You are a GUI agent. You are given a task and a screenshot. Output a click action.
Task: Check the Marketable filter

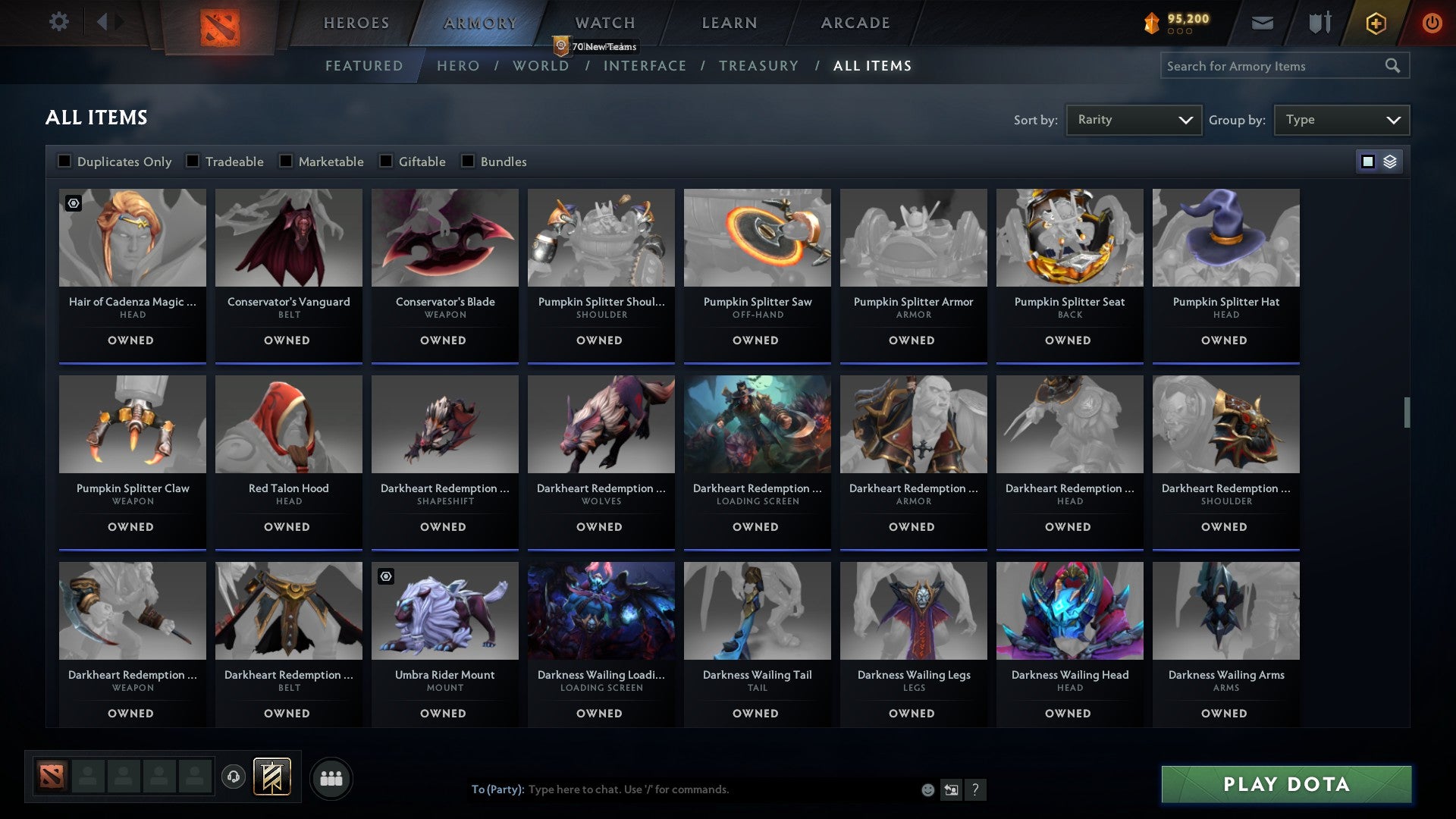click(284, 161)
